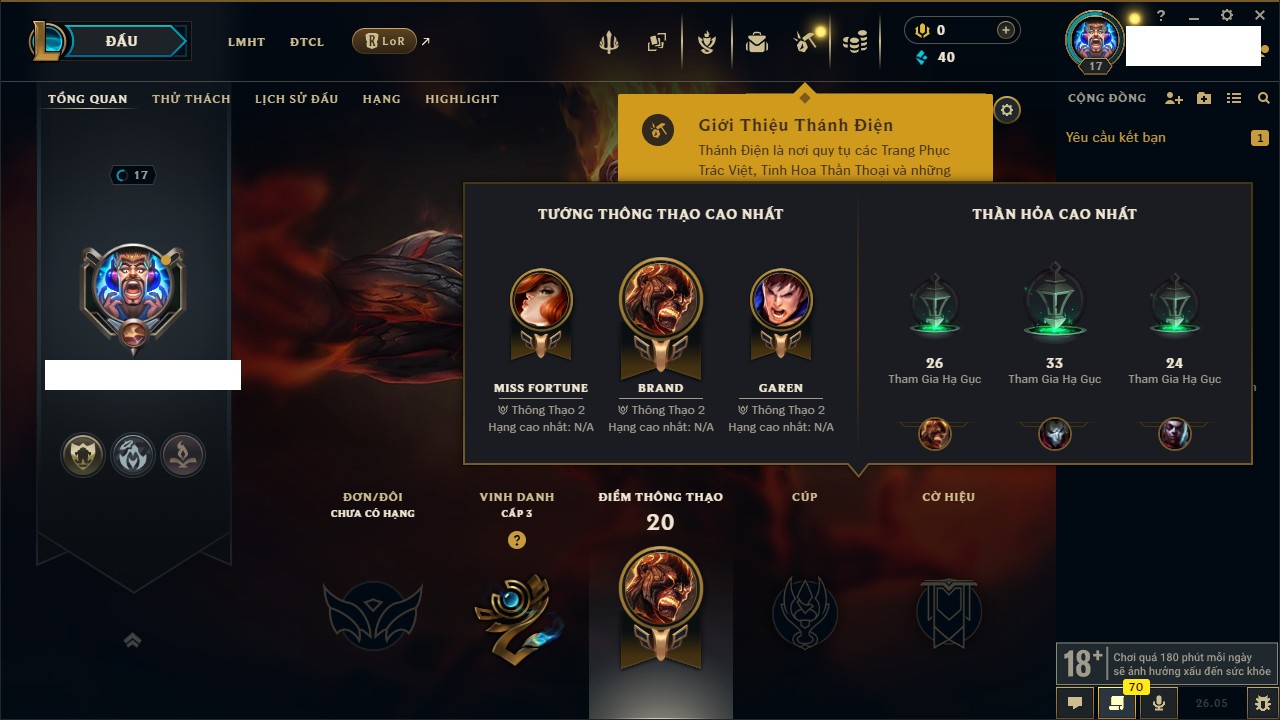Launch the LoR link button
The width and height of the screenshot is (1280, 720).
point(384,41)
